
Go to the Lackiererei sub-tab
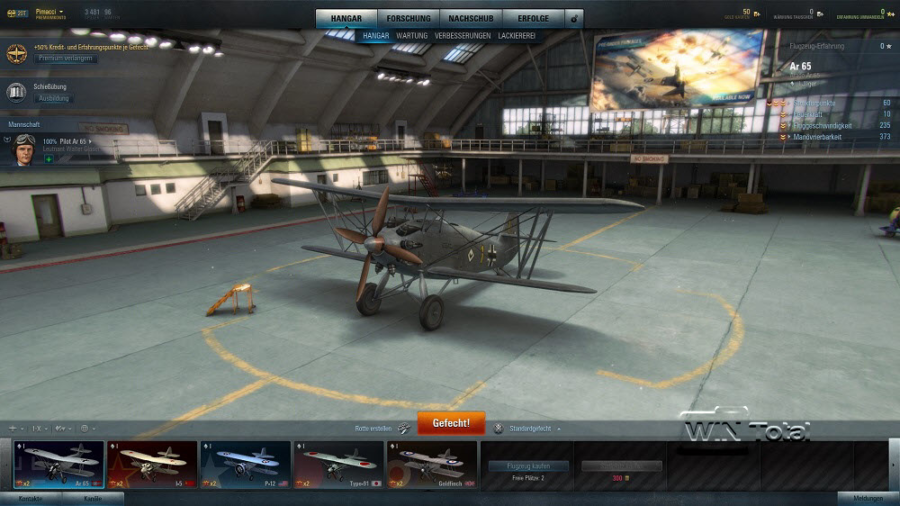tap(515, 36)
